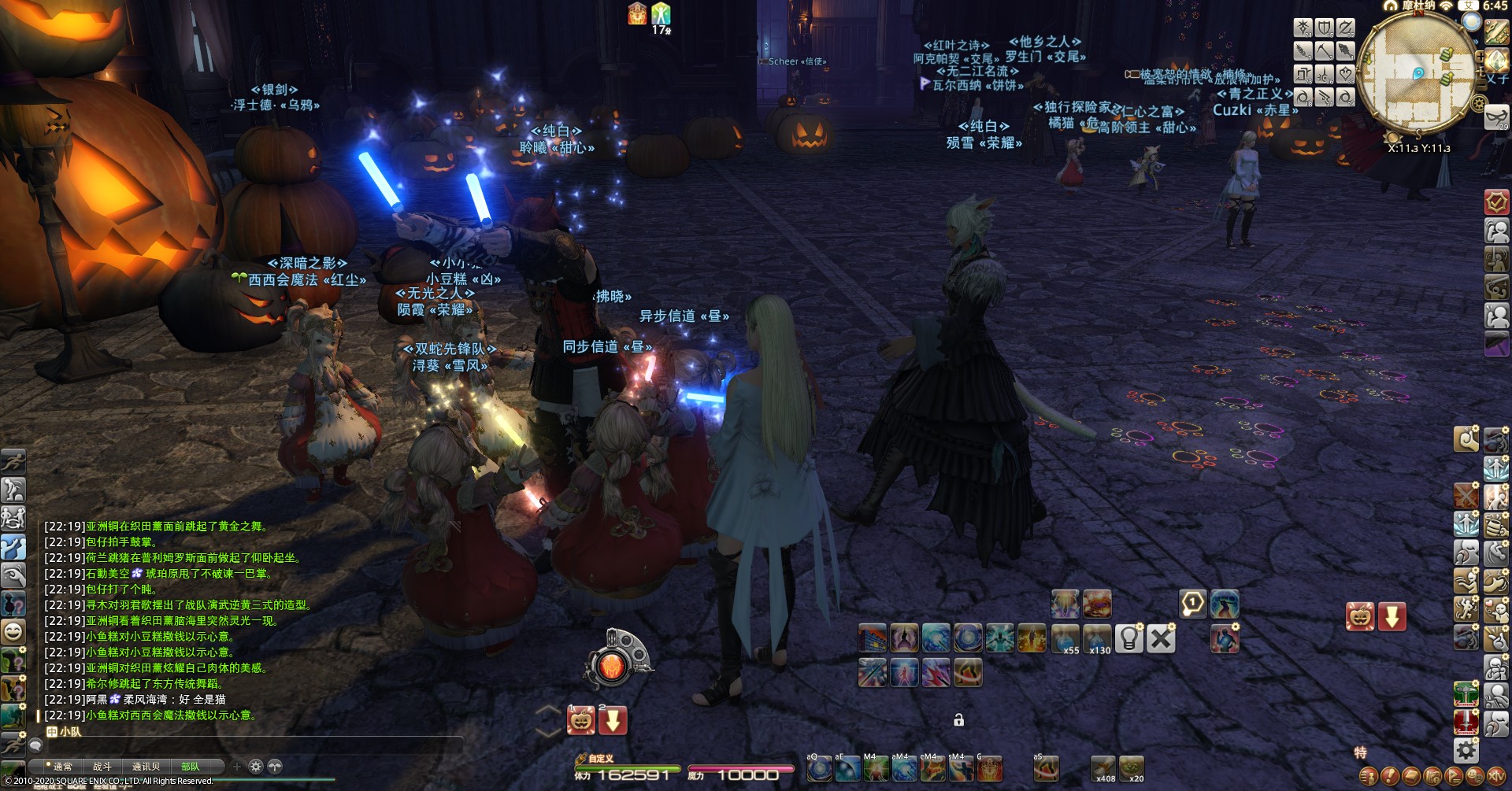This screenshot has width=1512, height=791.
Task: Select the pumpkin icon near the red arrow
Action: point(1360,616)
